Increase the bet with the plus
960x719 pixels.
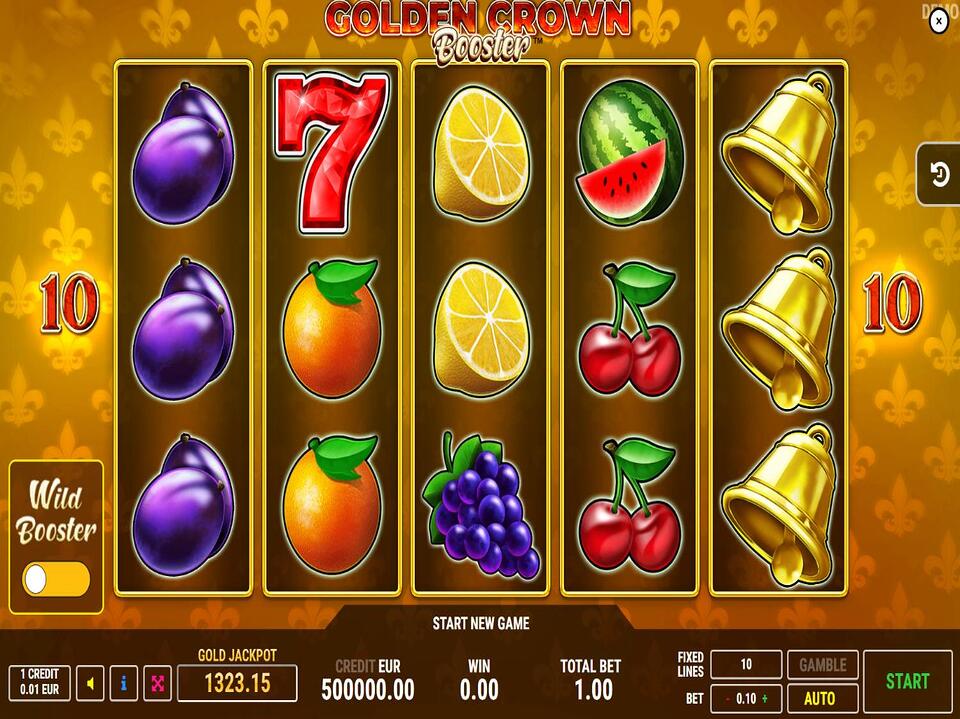766,698
